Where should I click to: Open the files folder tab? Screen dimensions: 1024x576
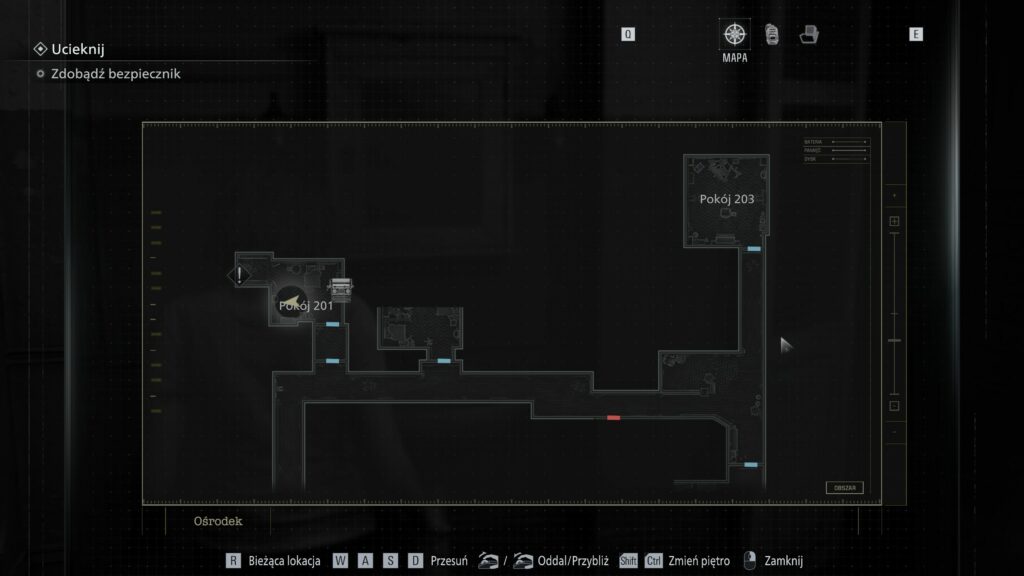point(809,35)
